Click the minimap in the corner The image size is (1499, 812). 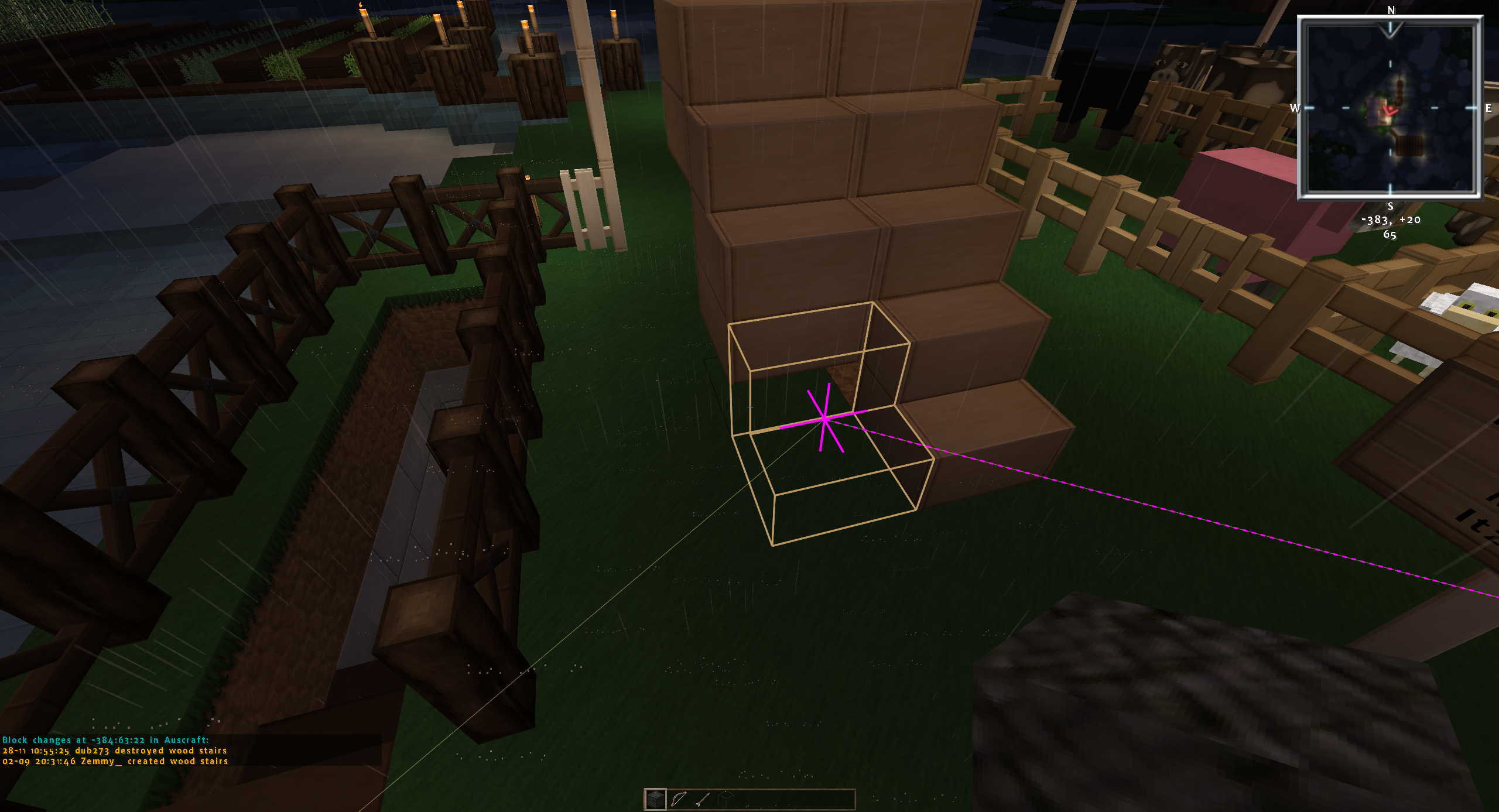[1390, 108]
